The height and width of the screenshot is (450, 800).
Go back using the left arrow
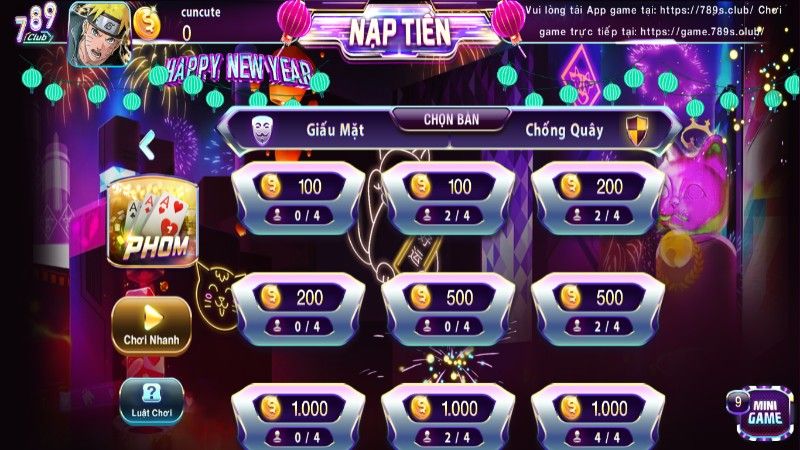(x=147, y=146)
